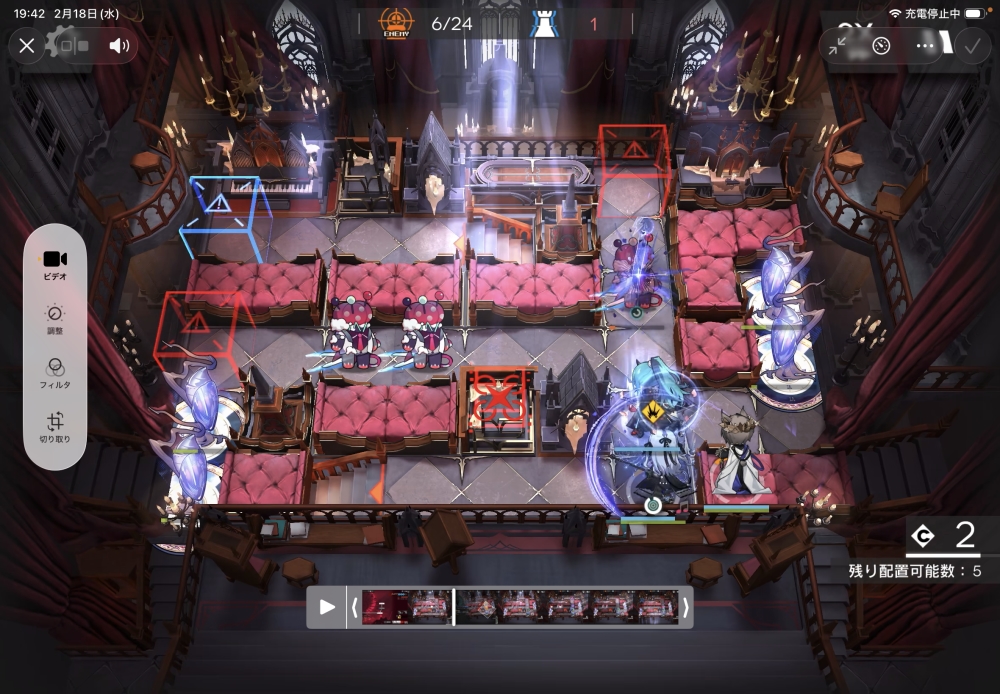Close the video editor with the X button
1000x694 pixels.
point(27,45)
